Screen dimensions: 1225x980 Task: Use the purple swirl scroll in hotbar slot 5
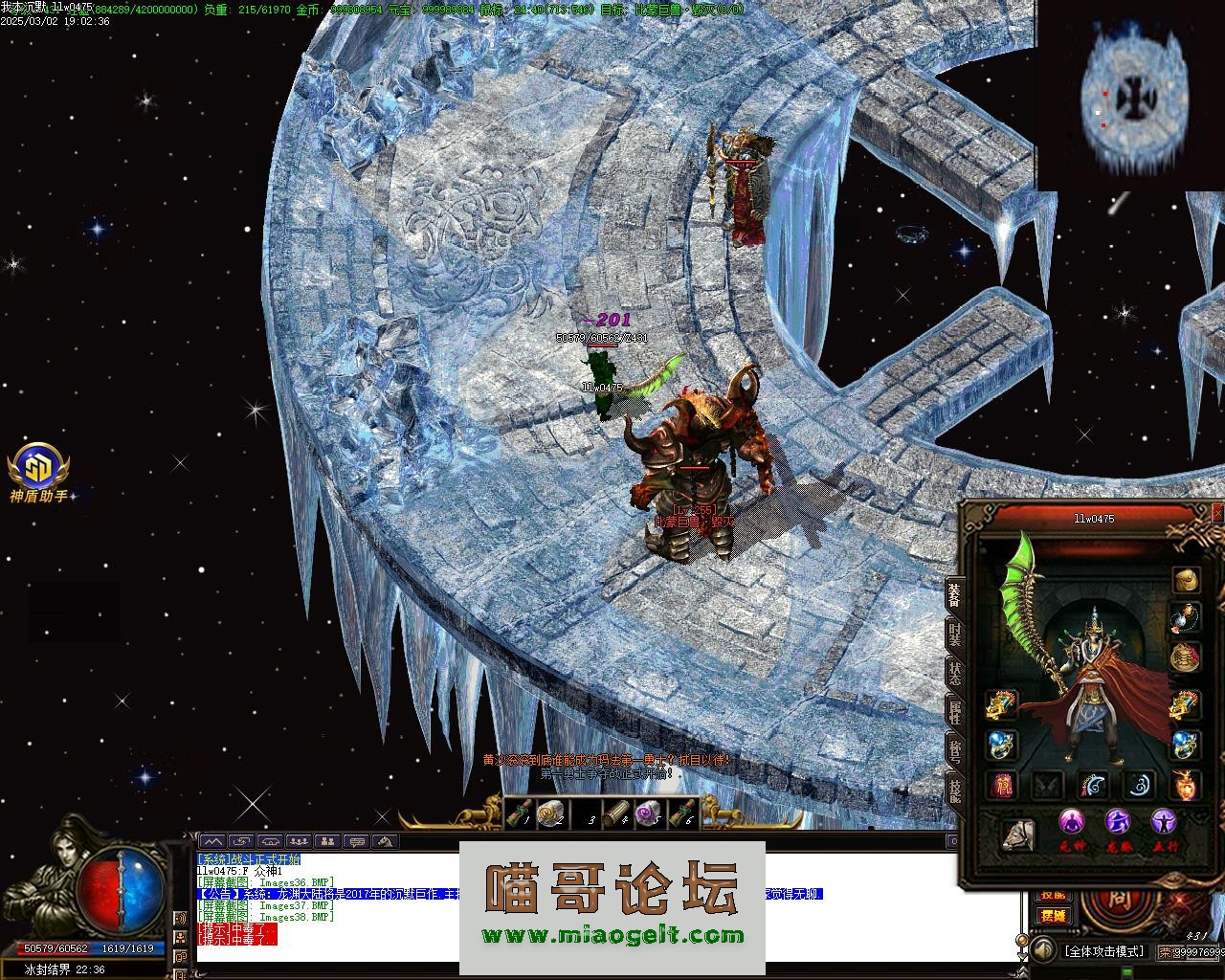click(649, 813)
